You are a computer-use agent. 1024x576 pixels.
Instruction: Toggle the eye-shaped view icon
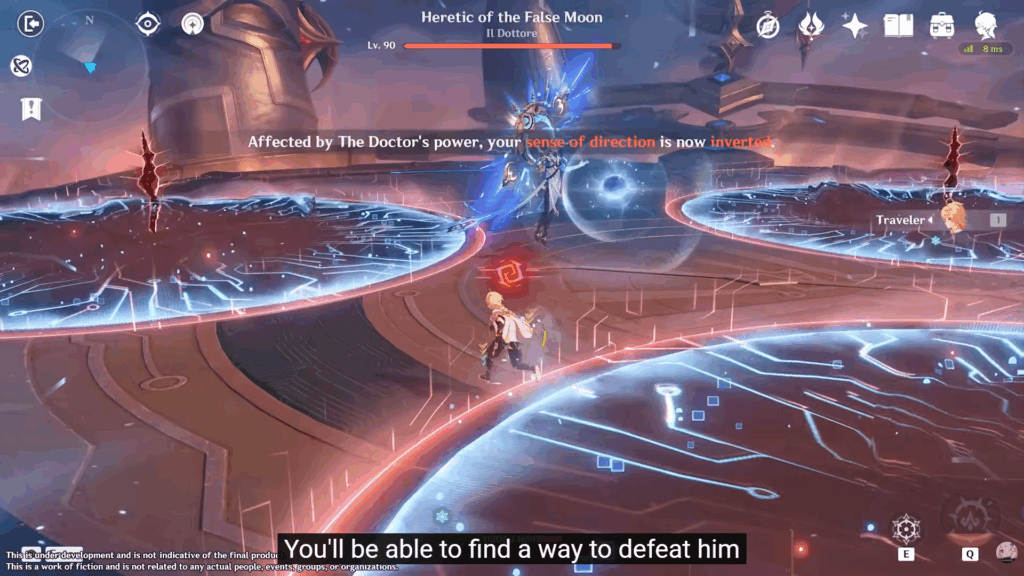click(148, 24)
